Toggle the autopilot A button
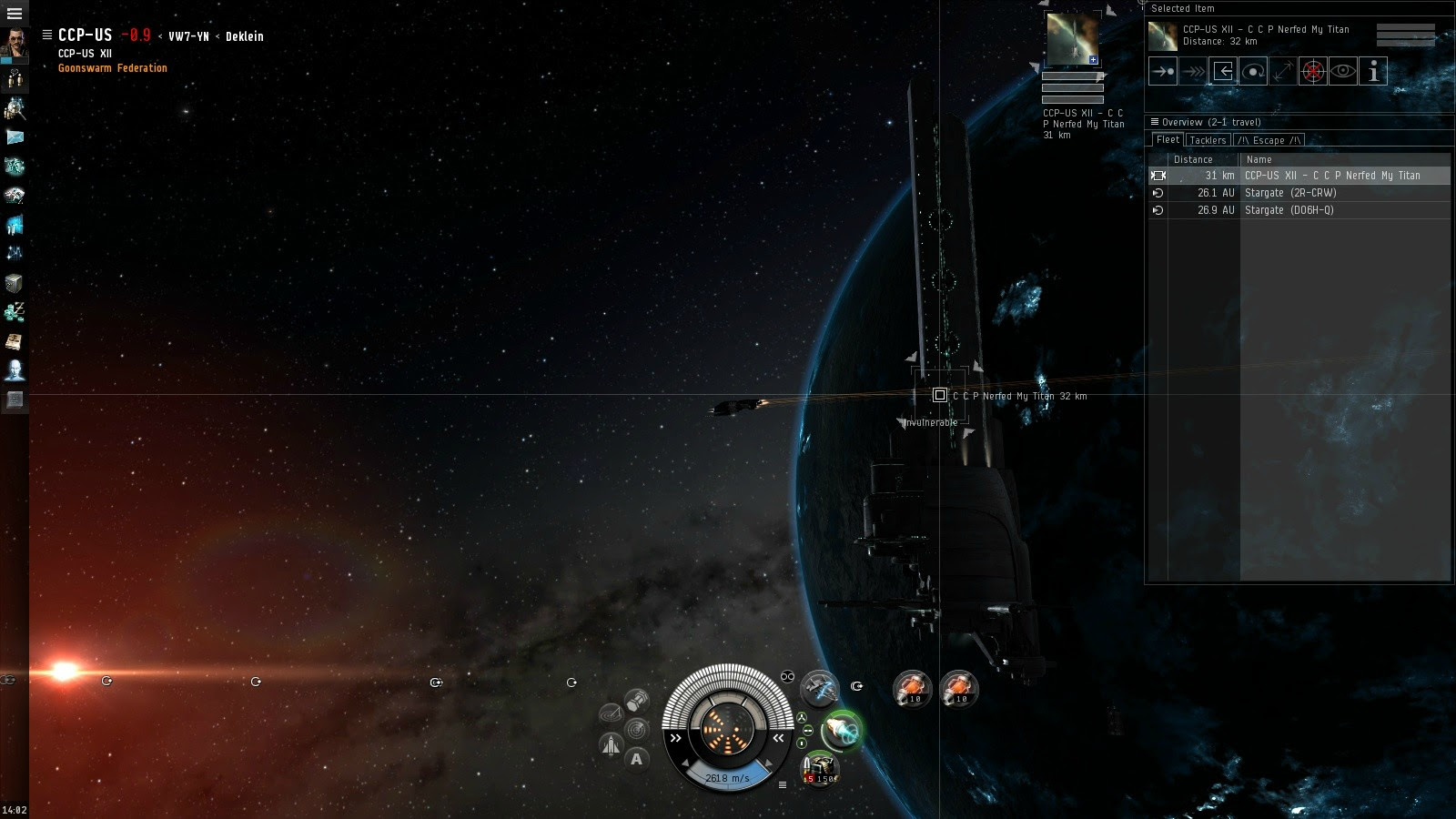 click(636, 759)
